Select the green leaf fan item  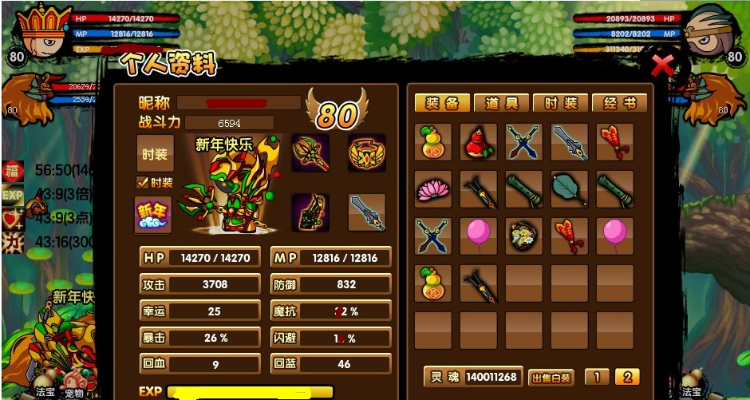[570, 189]
